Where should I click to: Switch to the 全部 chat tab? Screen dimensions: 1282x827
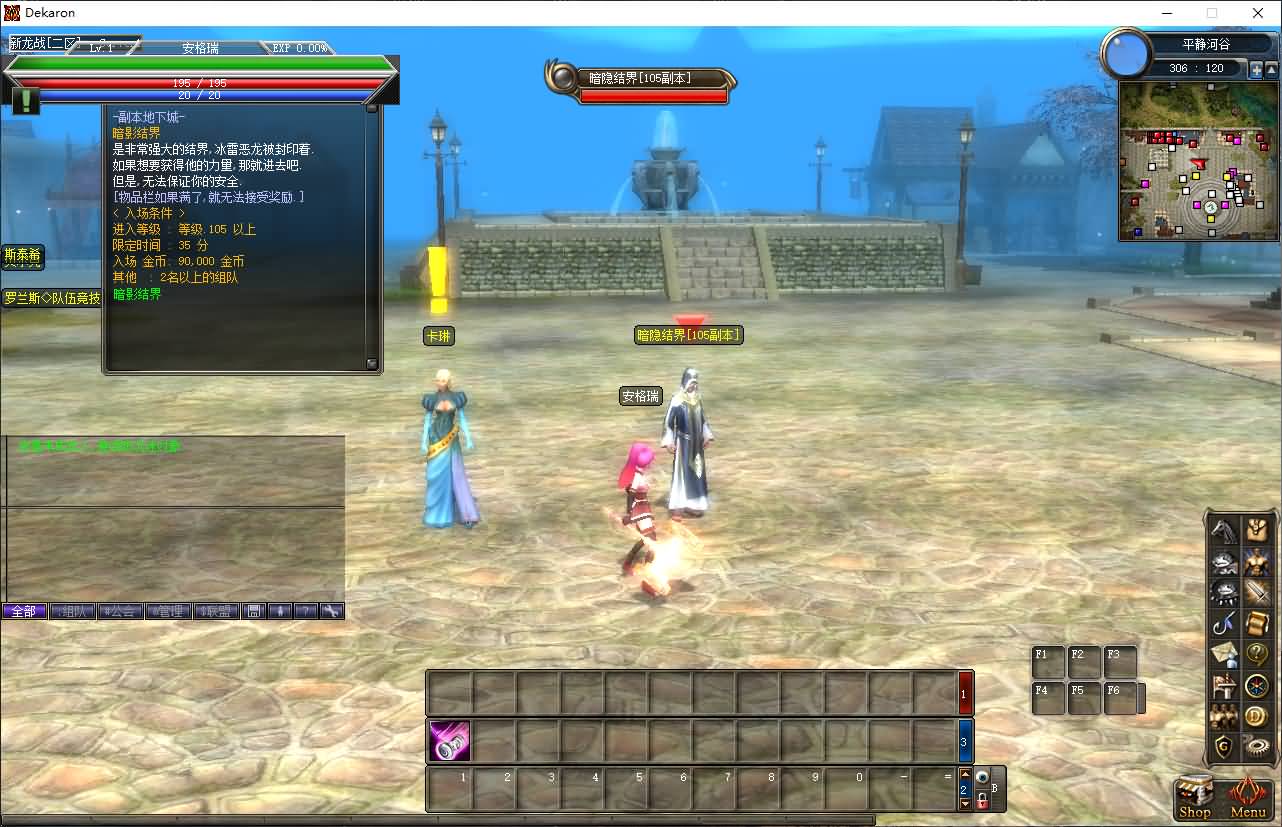point(24,611)
